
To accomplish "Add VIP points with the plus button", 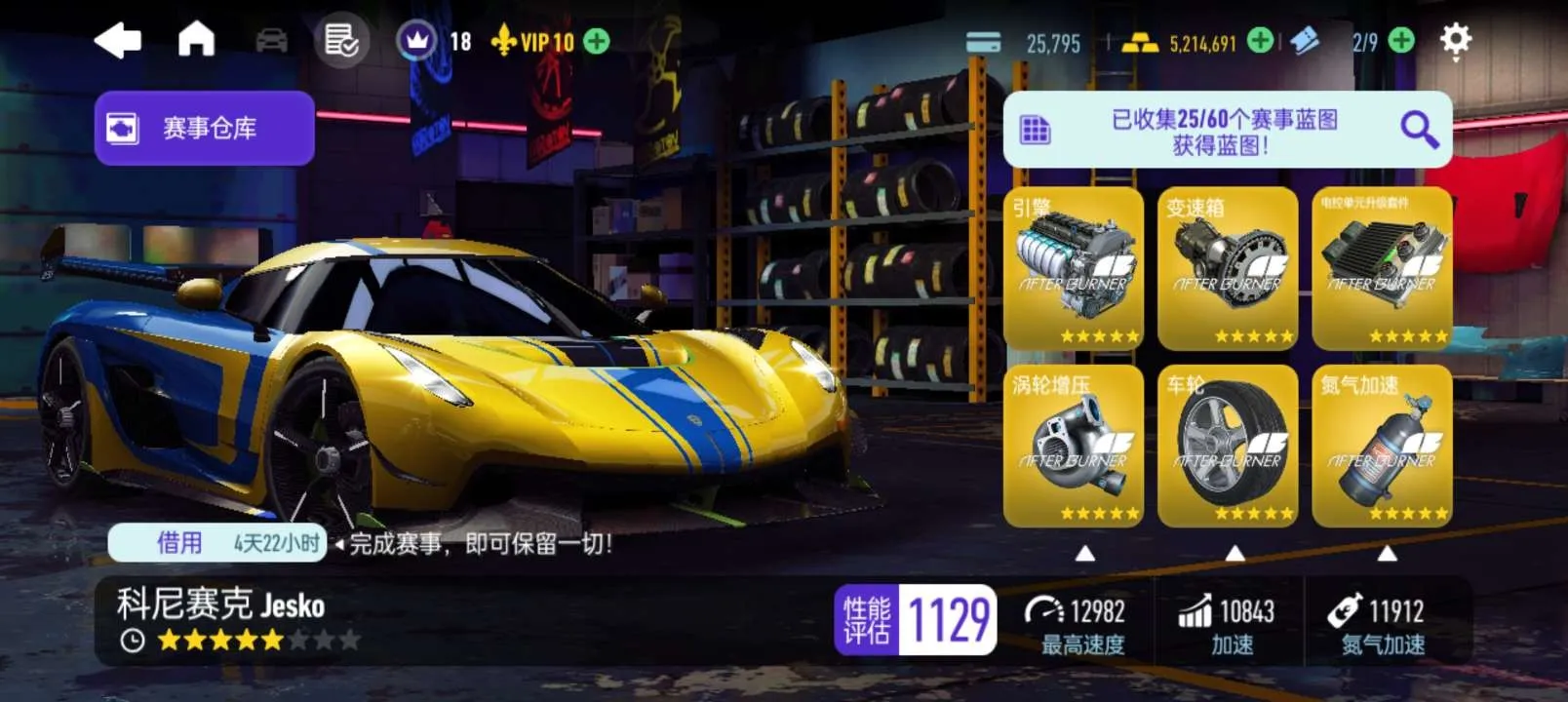I will point(596,41).
